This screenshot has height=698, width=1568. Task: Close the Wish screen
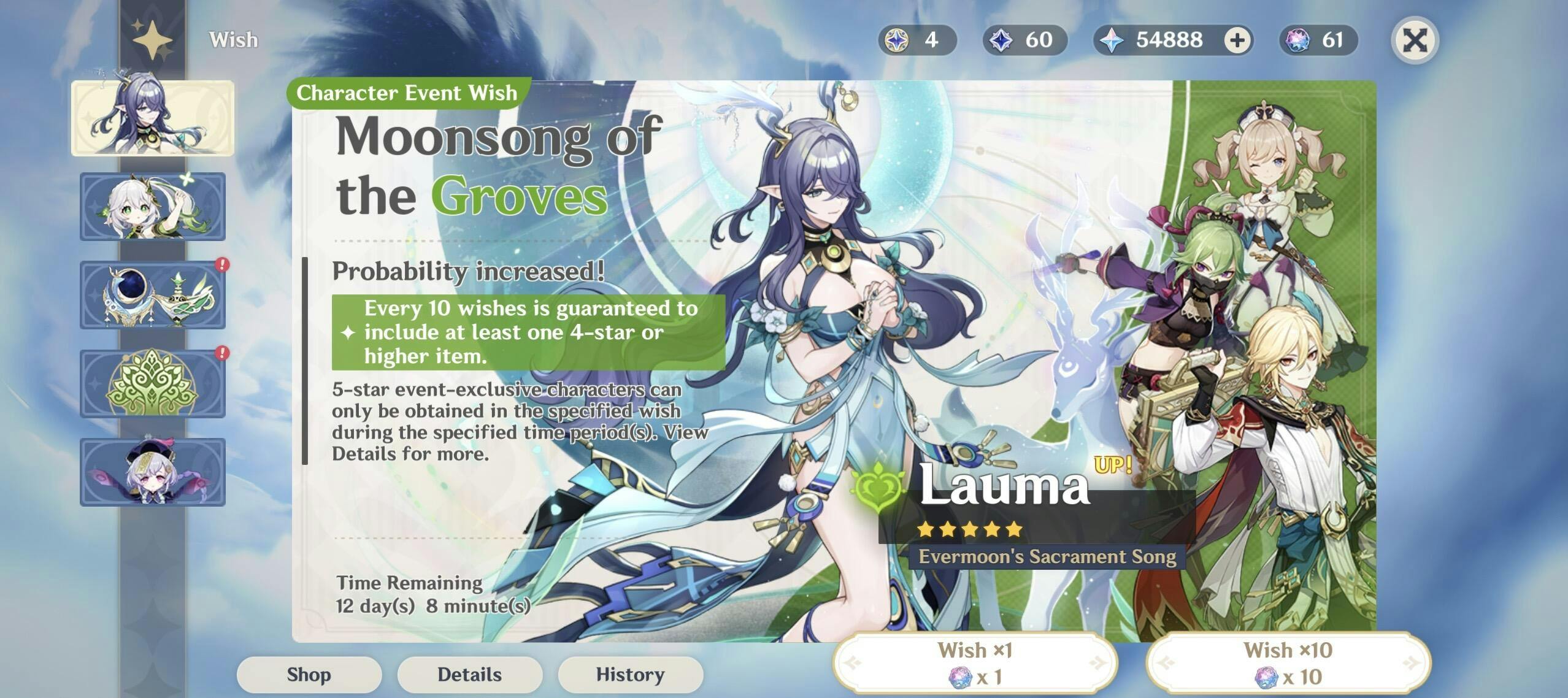pos(1414,40)
